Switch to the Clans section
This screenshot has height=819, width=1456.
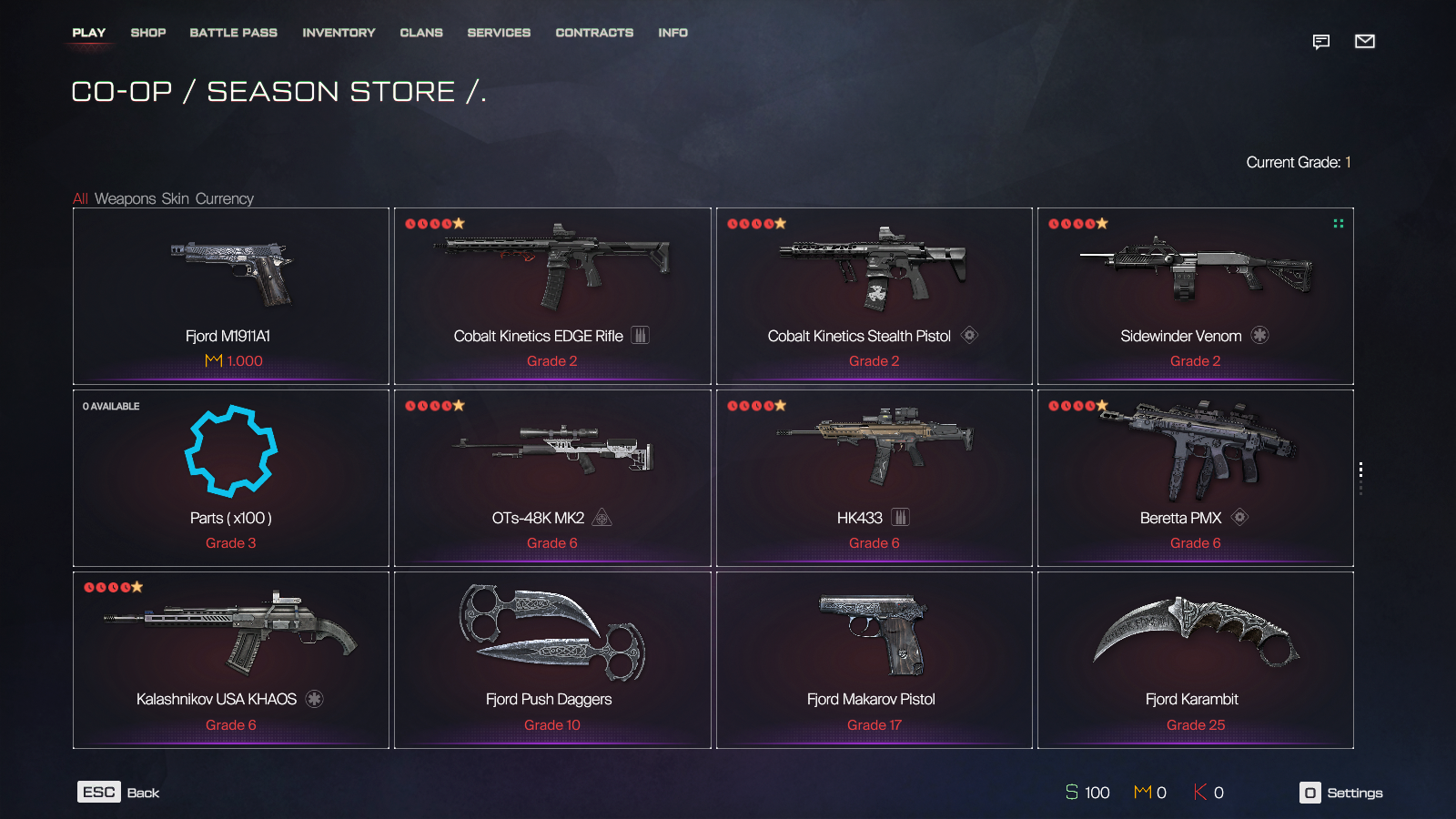pos(421,33)
